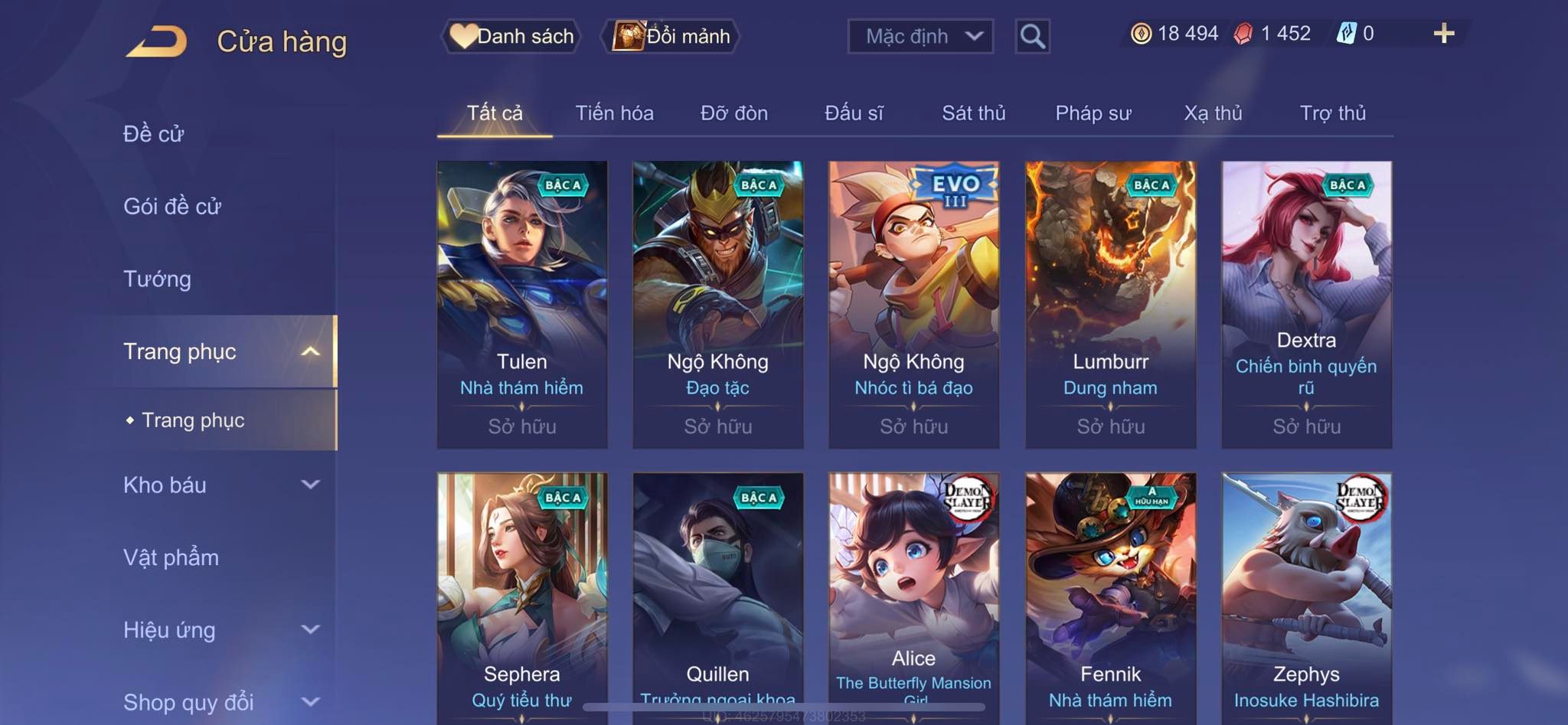Expand the Mặc định sort dropdown
Viewport: 1568px width, 725px height.
(x=920, y=36)
